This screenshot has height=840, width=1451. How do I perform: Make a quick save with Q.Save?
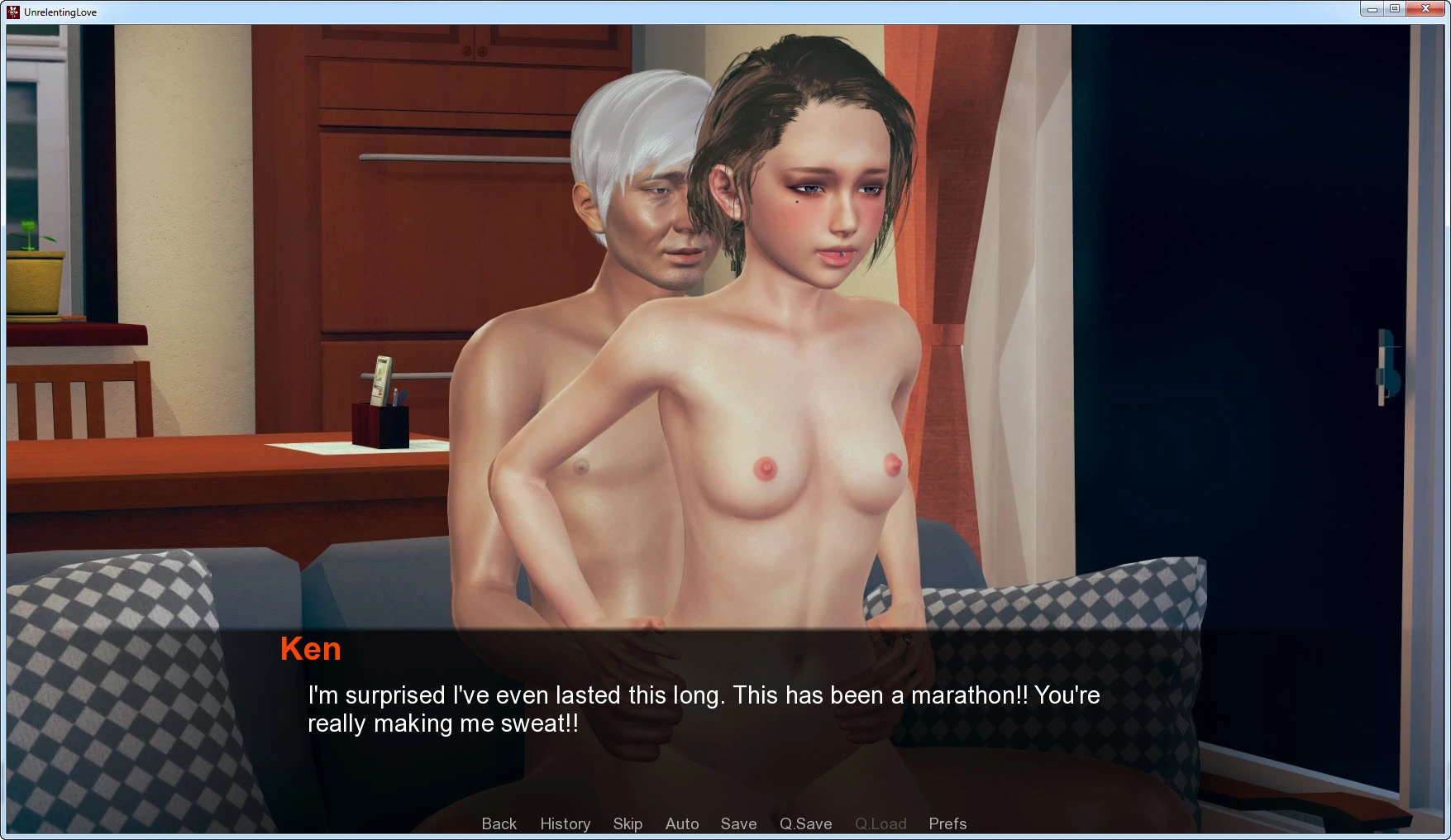[805, 823]
